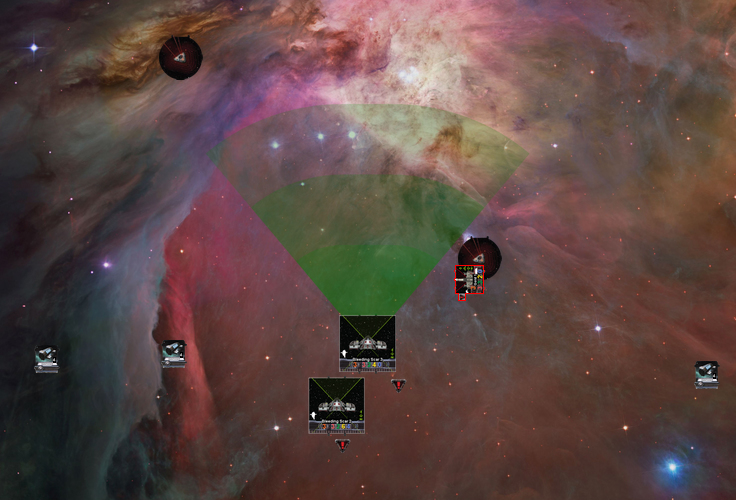Viewport: 736px width, 500px height.
Task: Click the red triangular marker under the firing-arc ship
Action: [x=398, y=384]
